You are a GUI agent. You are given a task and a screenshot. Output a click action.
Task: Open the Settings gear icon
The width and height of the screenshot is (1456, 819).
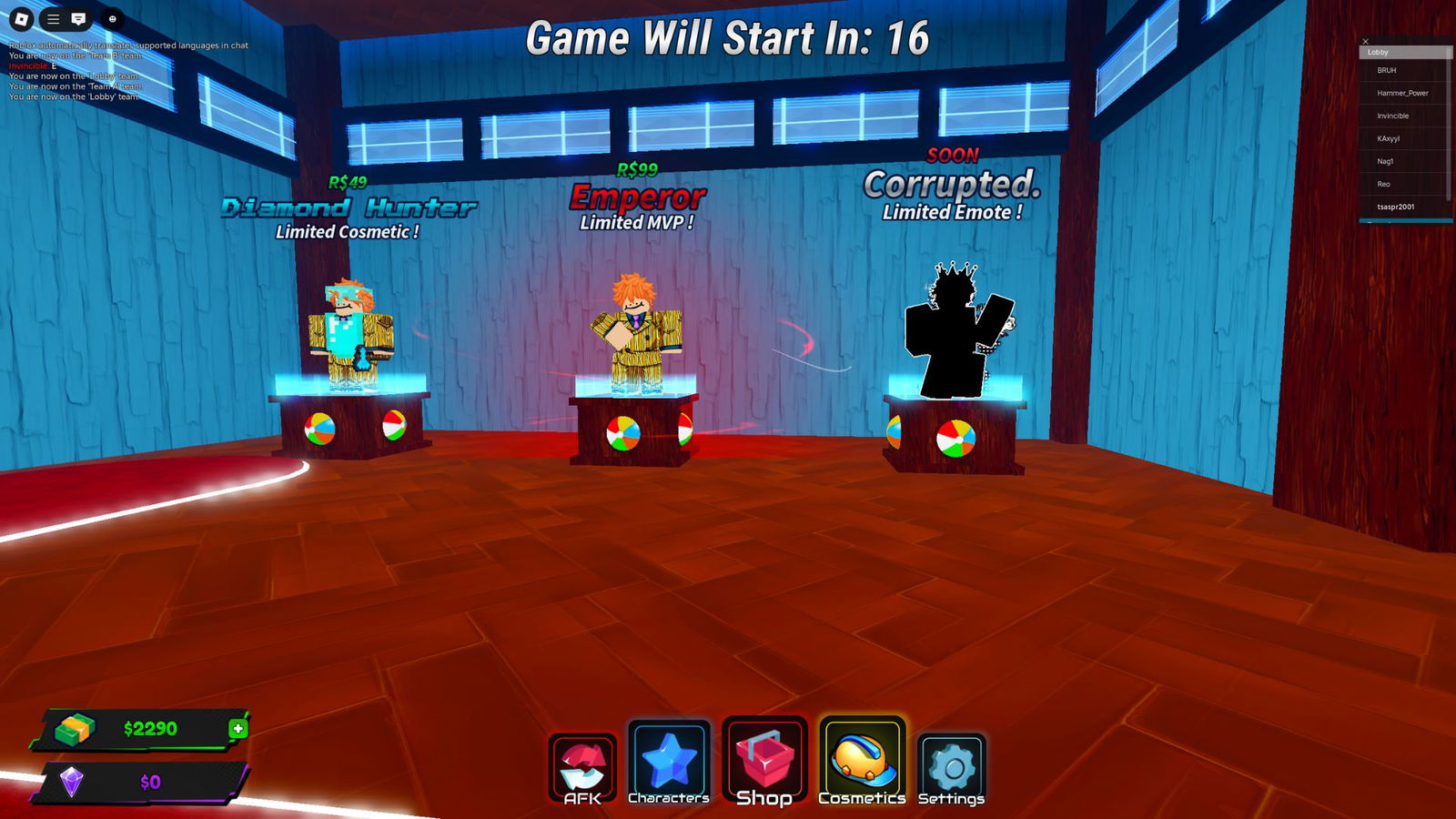949,764
